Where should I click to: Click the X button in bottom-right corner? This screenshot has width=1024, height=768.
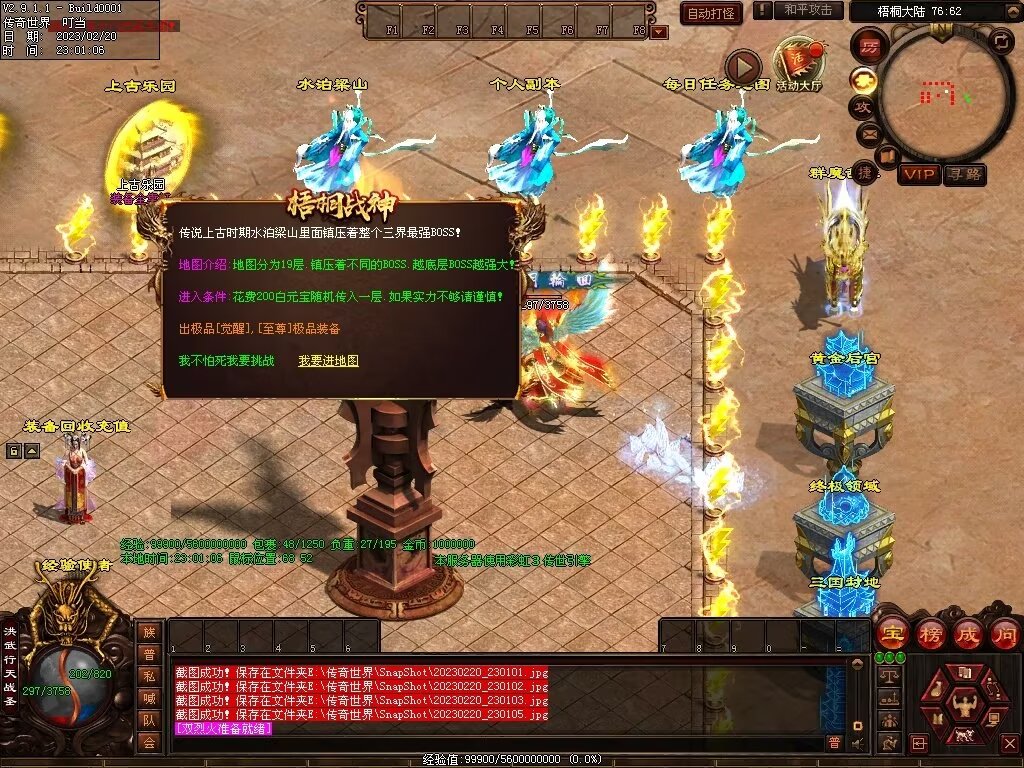tap(1009, 743)
